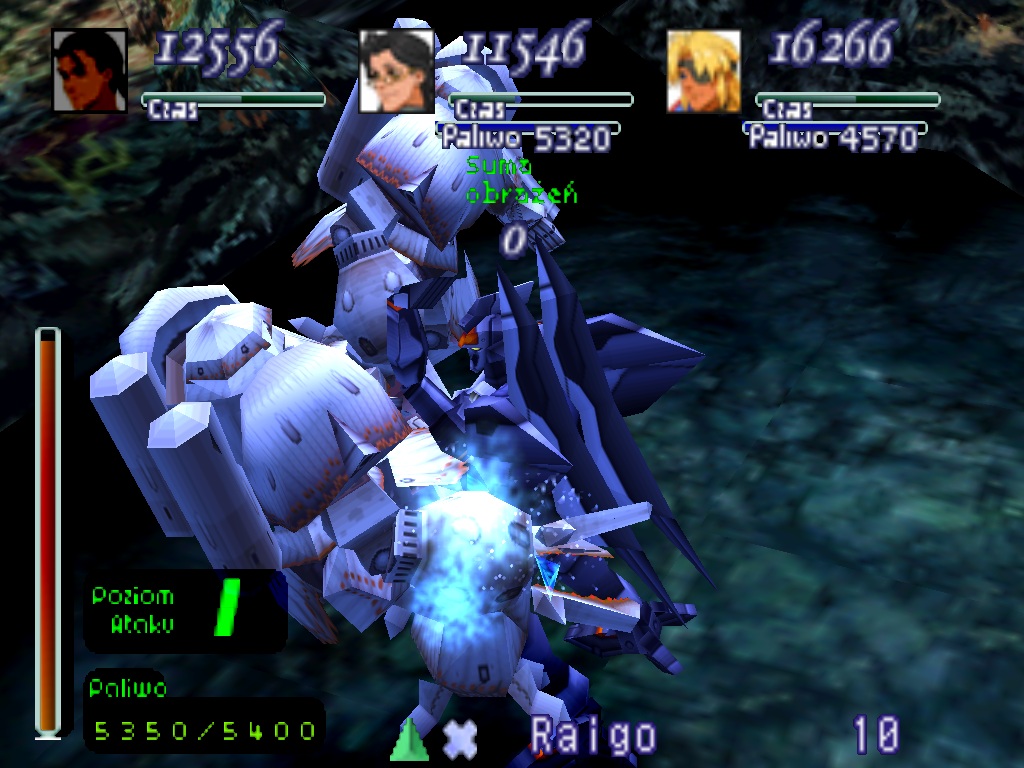The image size is (1024, 768).
Task: Click the blonde eyepatch character portrait
Action: pyautogui.click(x=704, y=70)
